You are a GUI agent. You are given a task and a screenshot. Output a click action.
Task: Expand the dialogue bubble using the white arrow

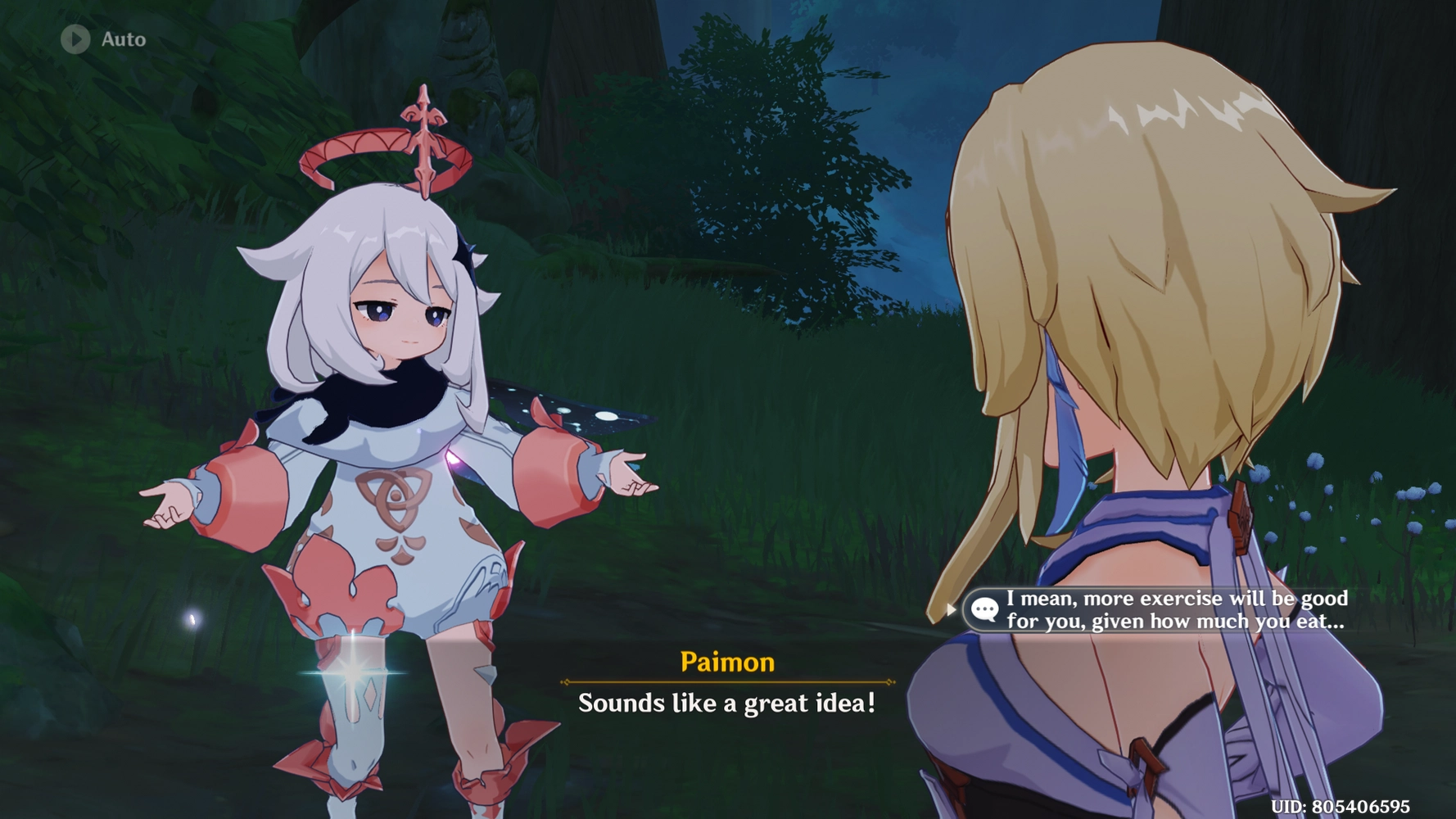(x=952, y=609)
